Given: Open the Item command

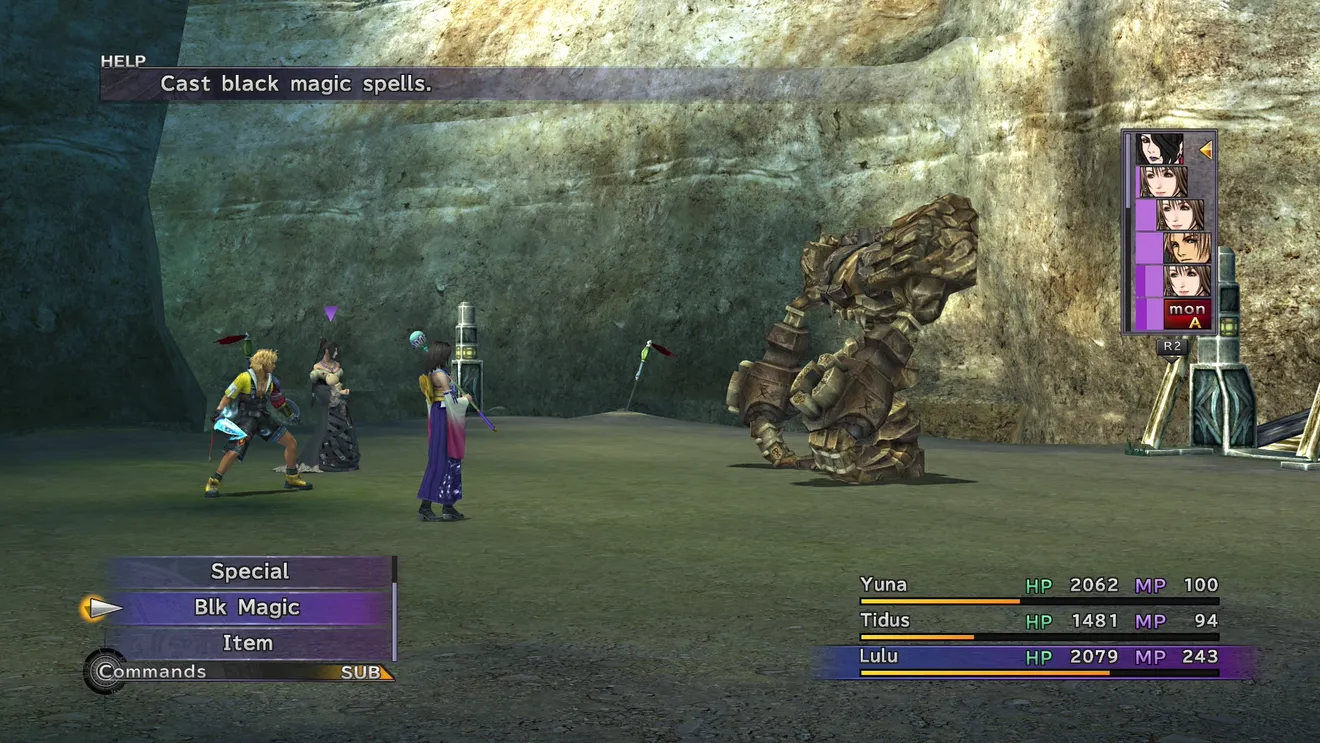Looking at the screenshot, I should click(247, 643).
